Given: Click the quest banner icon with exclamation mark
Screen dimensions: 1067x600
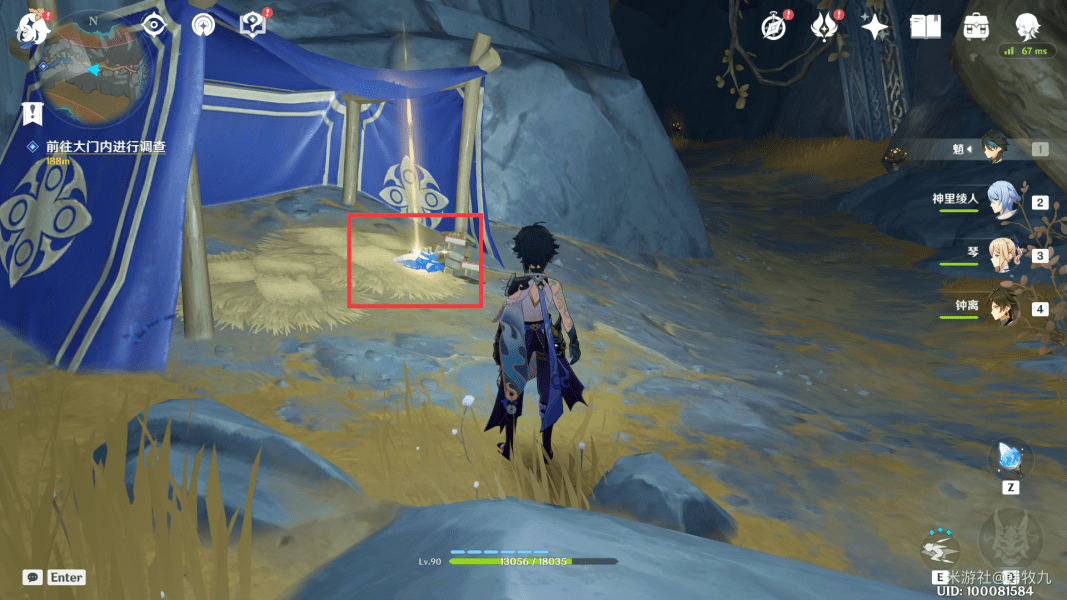Looking at the screenshot, I should click(x=36, y=113).
